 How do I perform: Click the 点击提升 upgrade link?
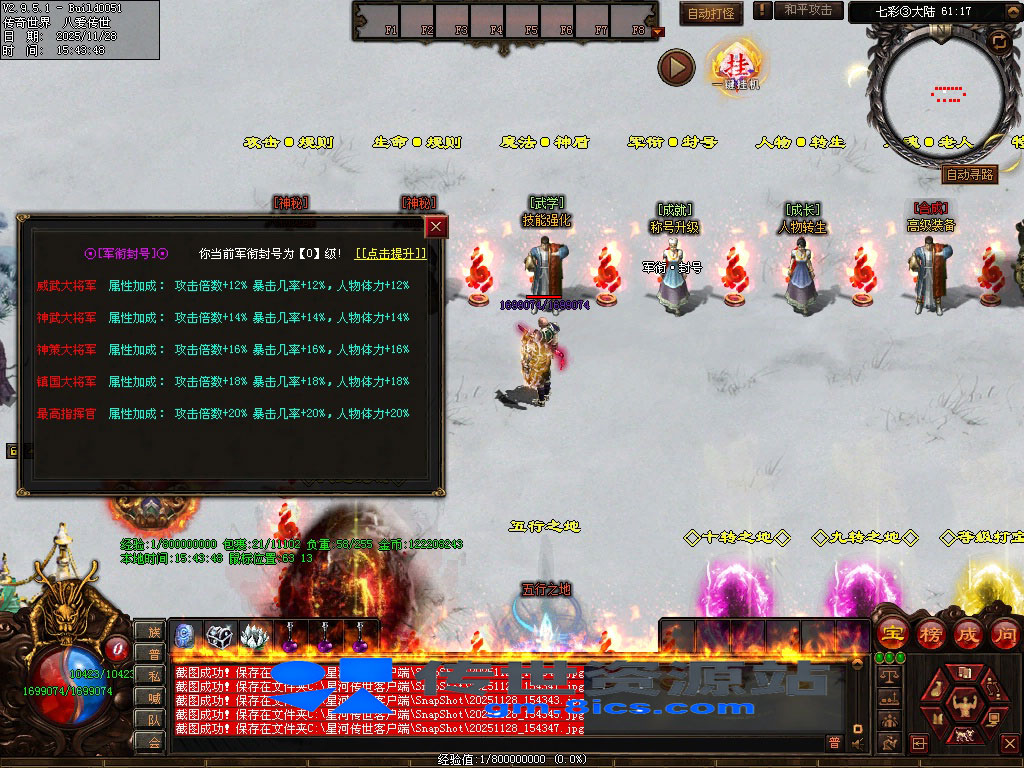(391, 254)
